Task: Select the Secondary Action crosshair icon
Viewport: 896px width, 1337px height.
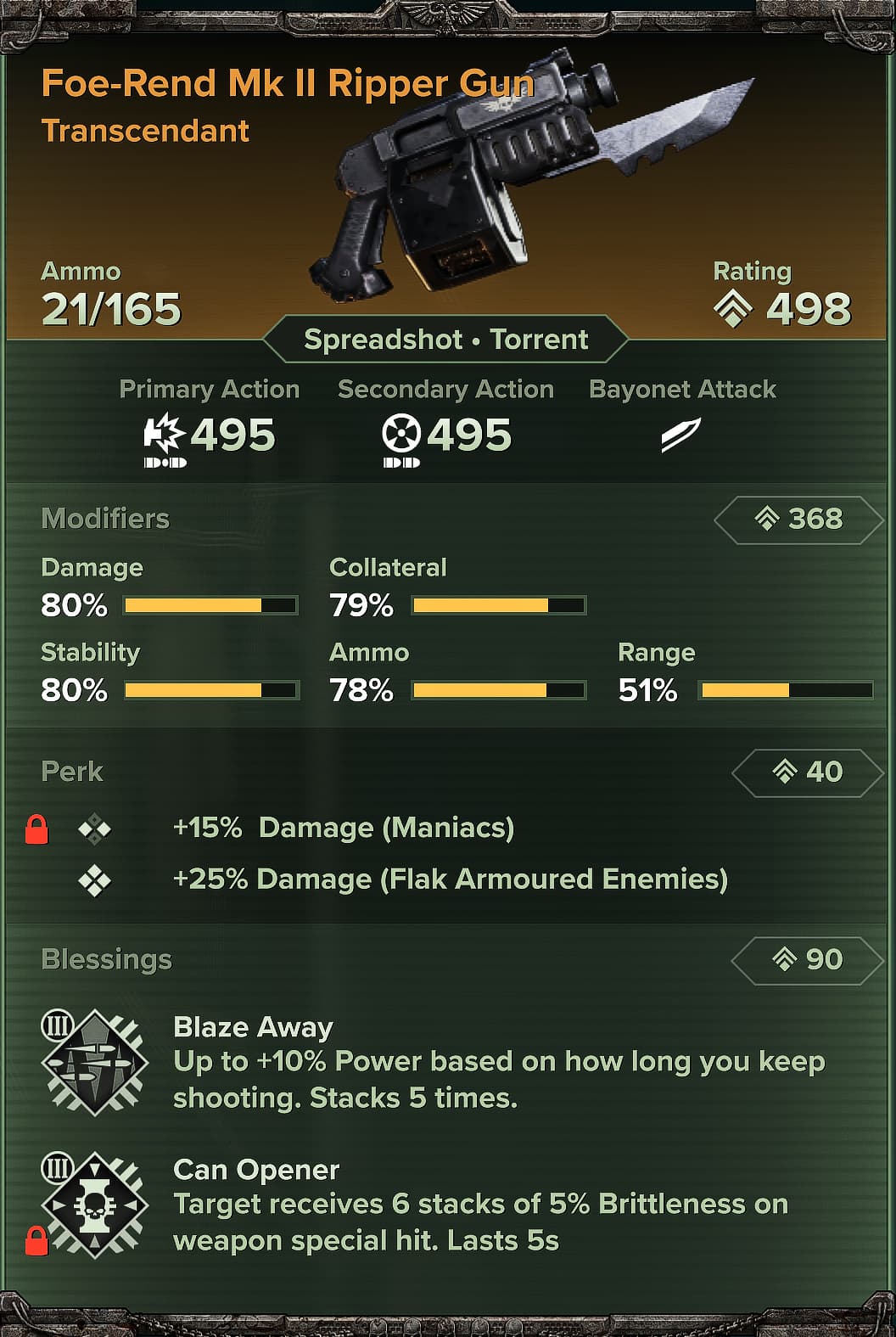Action: tap(401, 435)
